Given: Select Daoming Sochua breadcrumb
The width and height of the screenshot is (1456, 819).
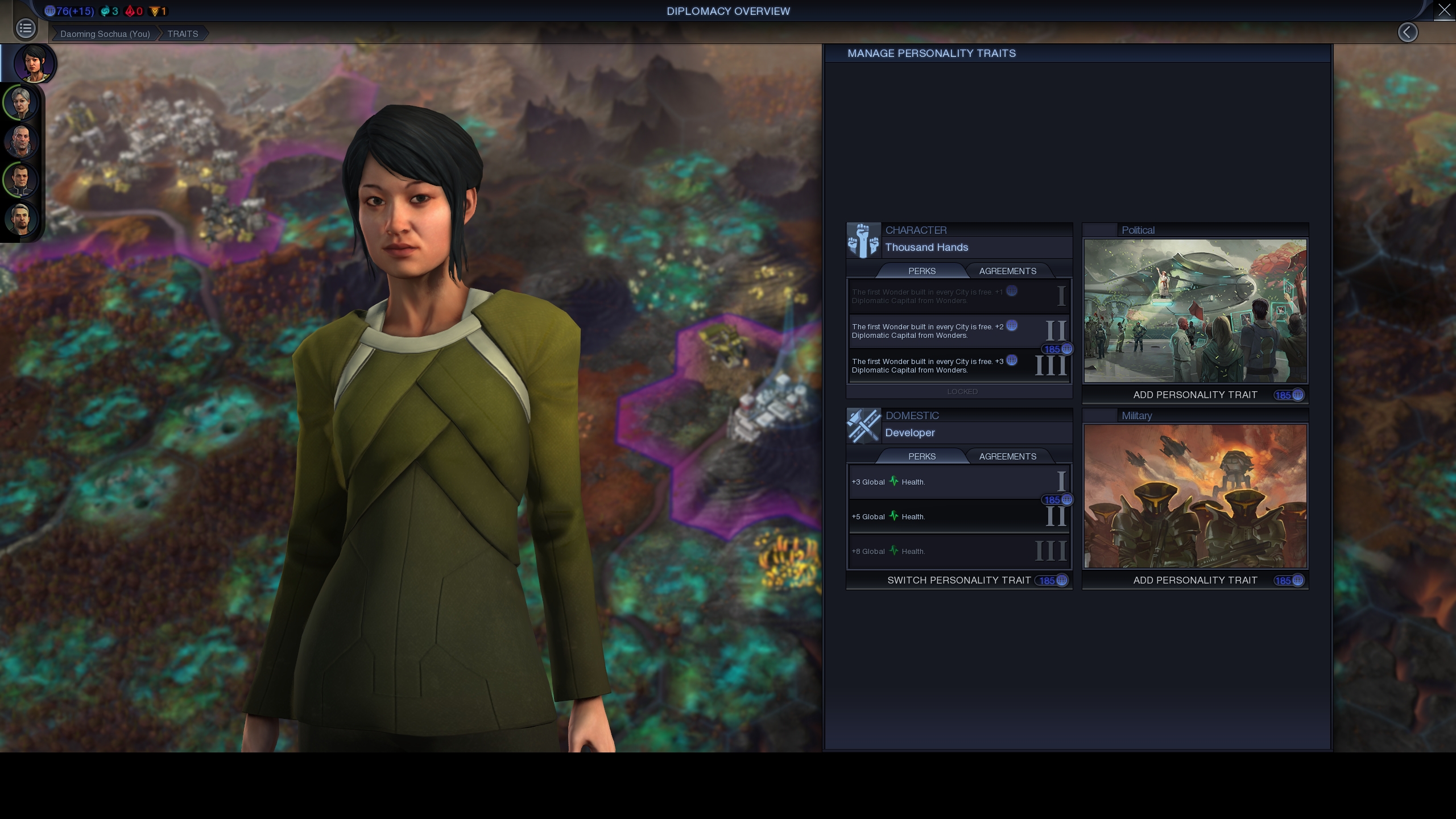Looking at the screenshot, I should (x=105, y=34).
